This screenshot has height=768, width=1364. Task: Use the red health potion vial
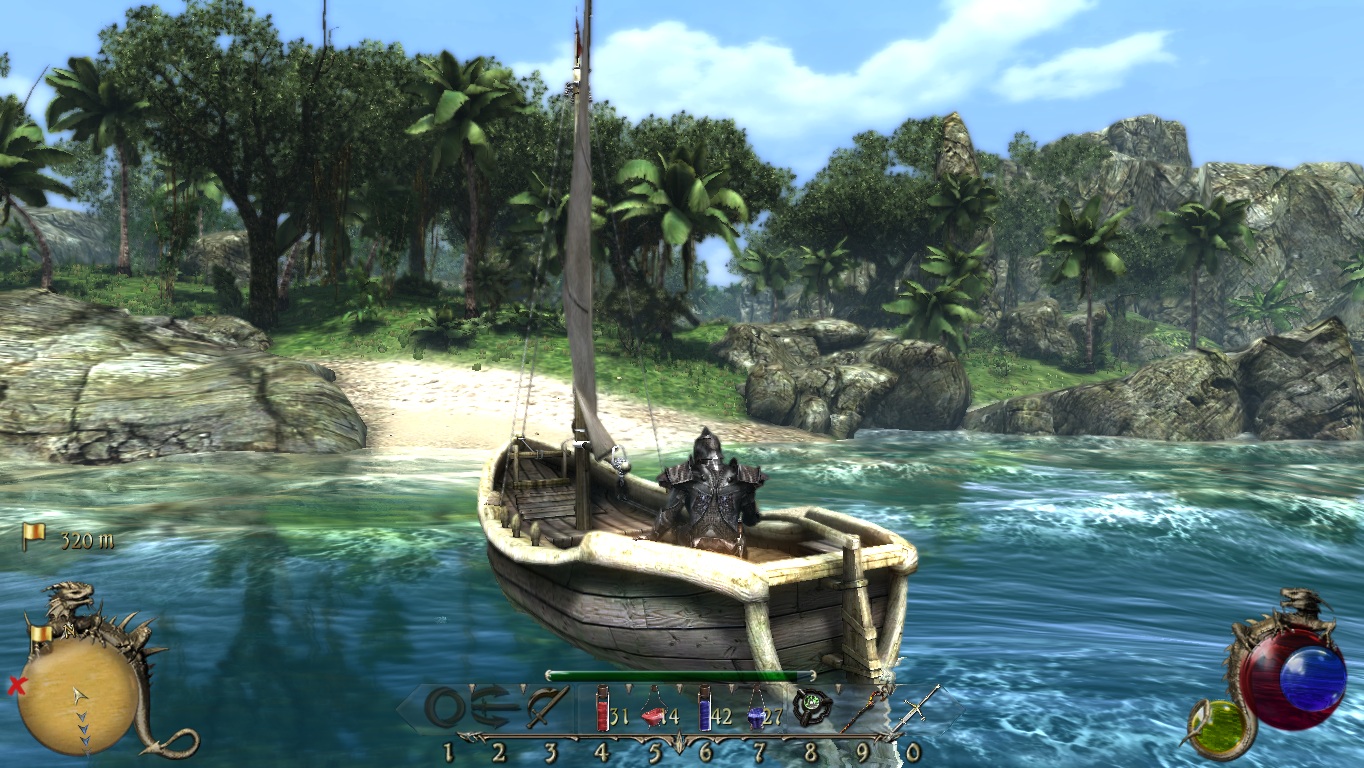pyautogui.click(x=603, y=708)
